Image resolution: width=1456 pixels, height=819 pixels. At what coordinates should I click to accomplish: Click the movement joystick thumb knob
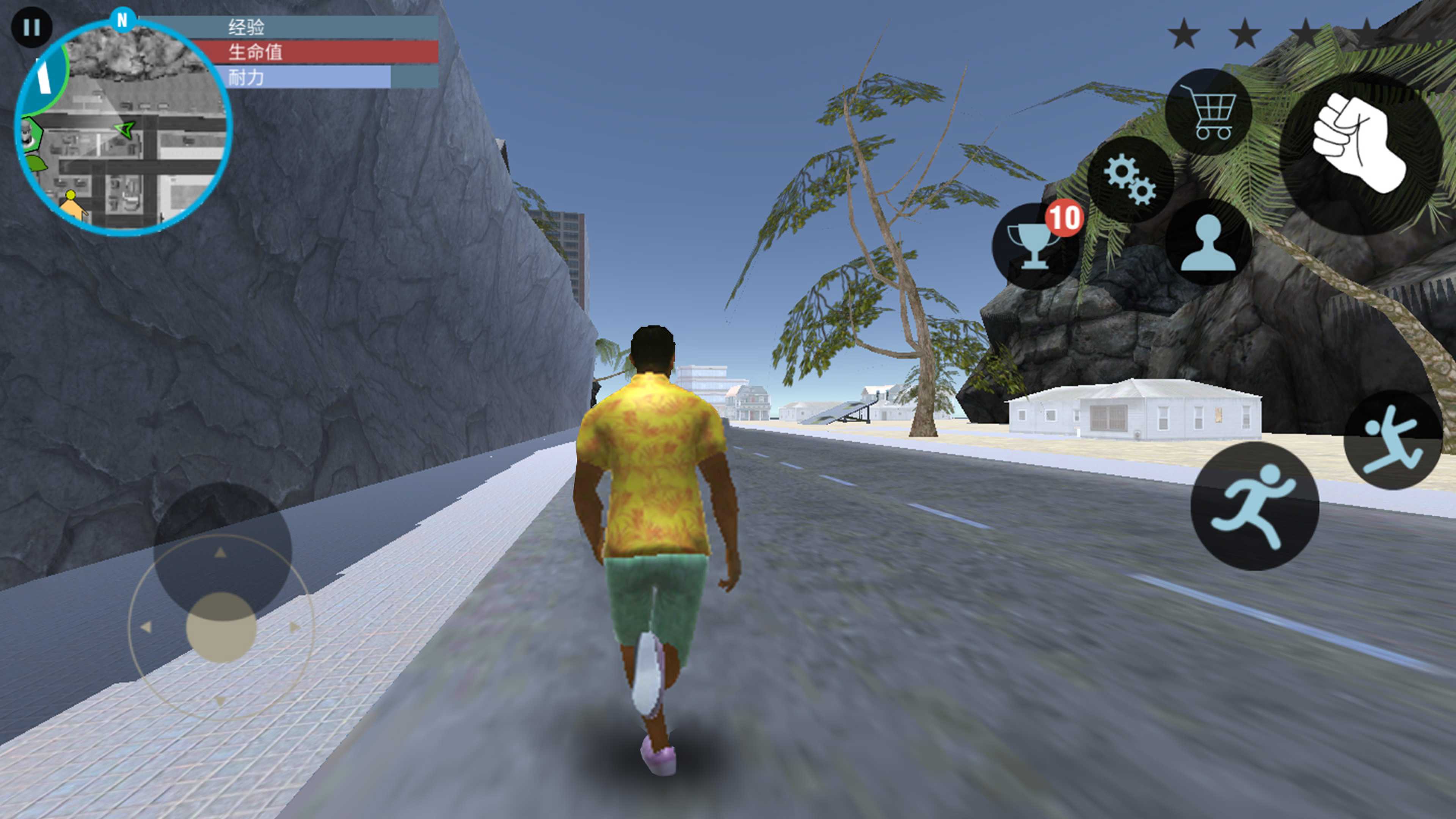click(x=221, y=627)
